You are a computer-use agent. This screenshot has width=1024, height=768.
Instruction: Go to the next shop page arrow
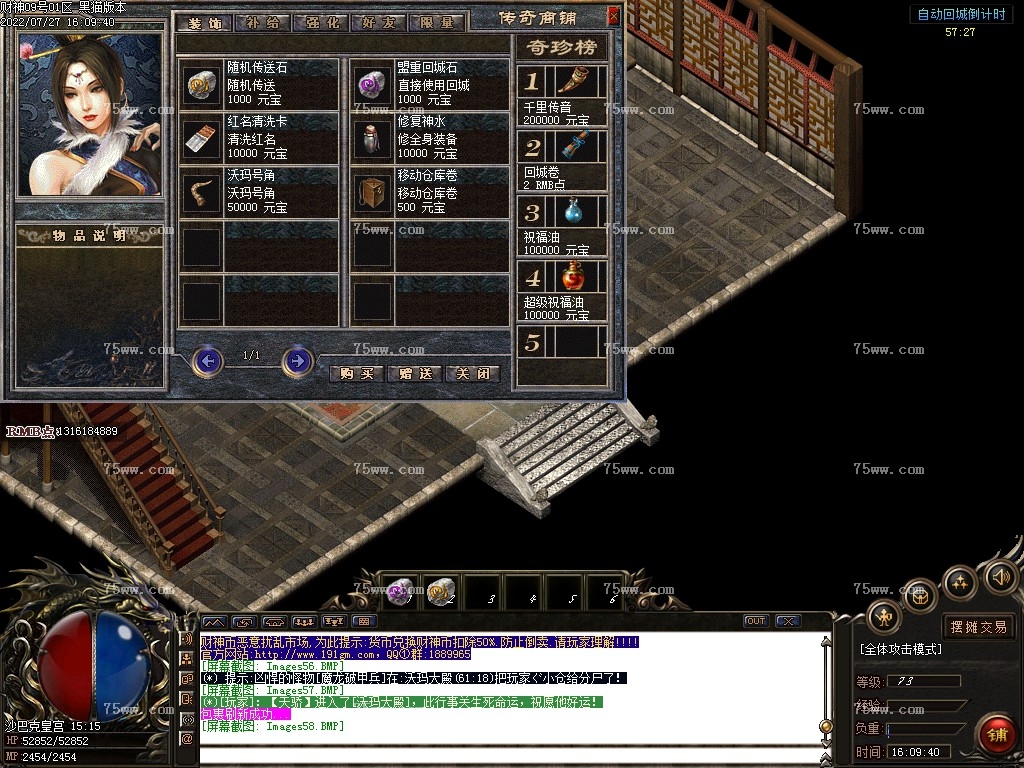(x=297, y=360)
